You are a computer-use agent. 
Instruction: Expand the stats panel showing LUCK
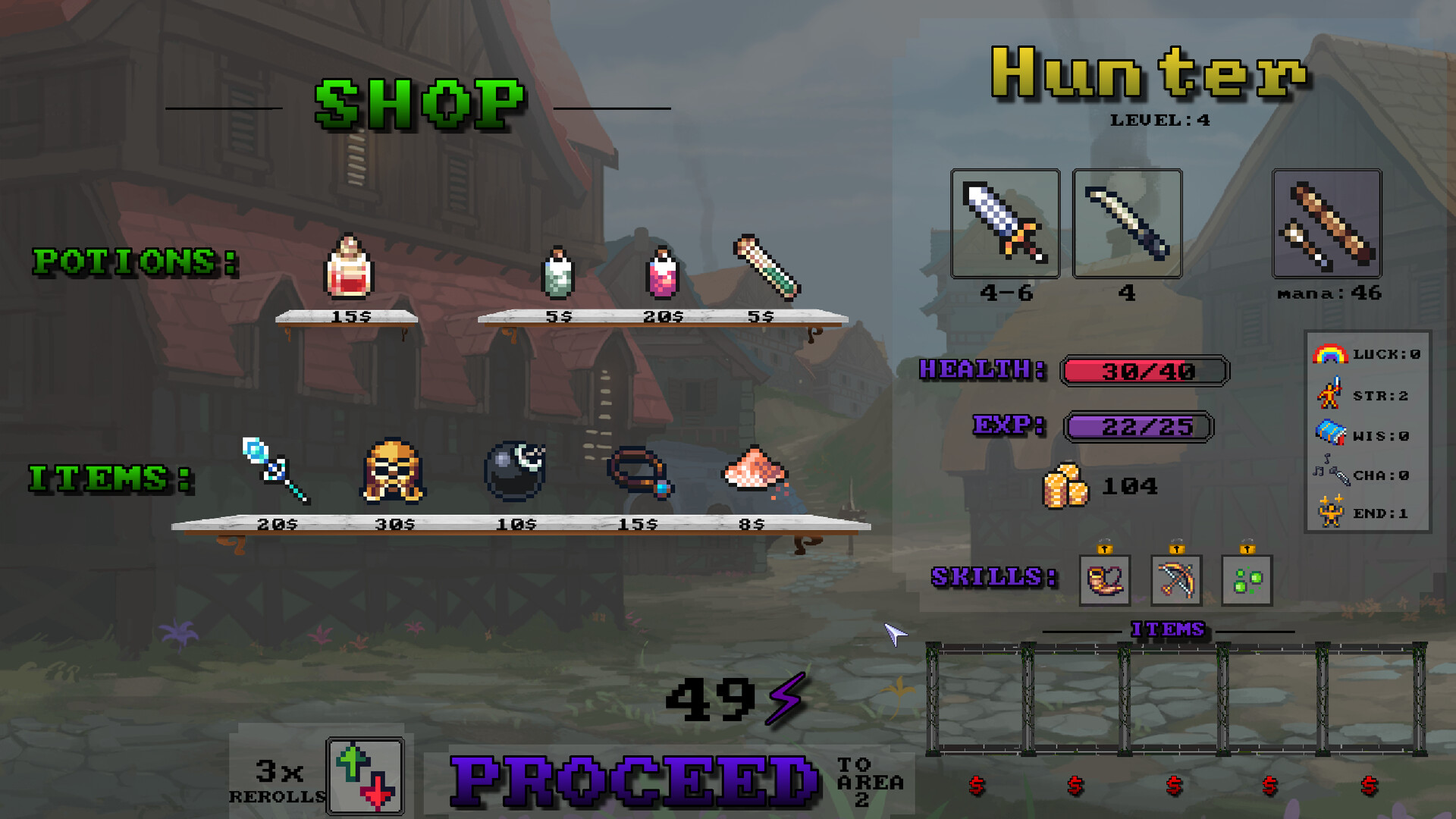point(1366,353)
